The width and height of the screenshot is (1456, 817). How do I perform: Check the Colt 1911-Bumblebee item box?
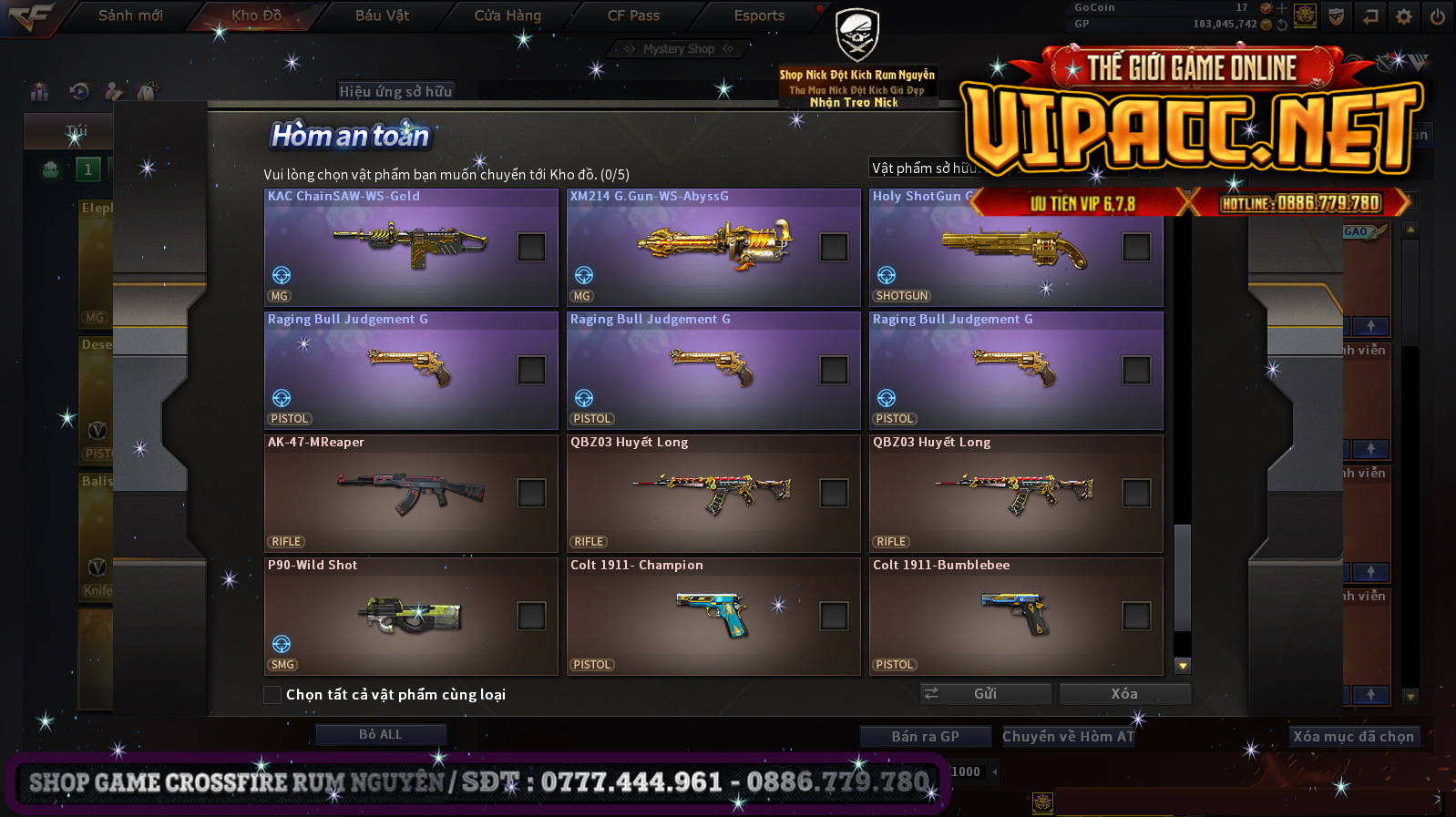click(1136, 616)
